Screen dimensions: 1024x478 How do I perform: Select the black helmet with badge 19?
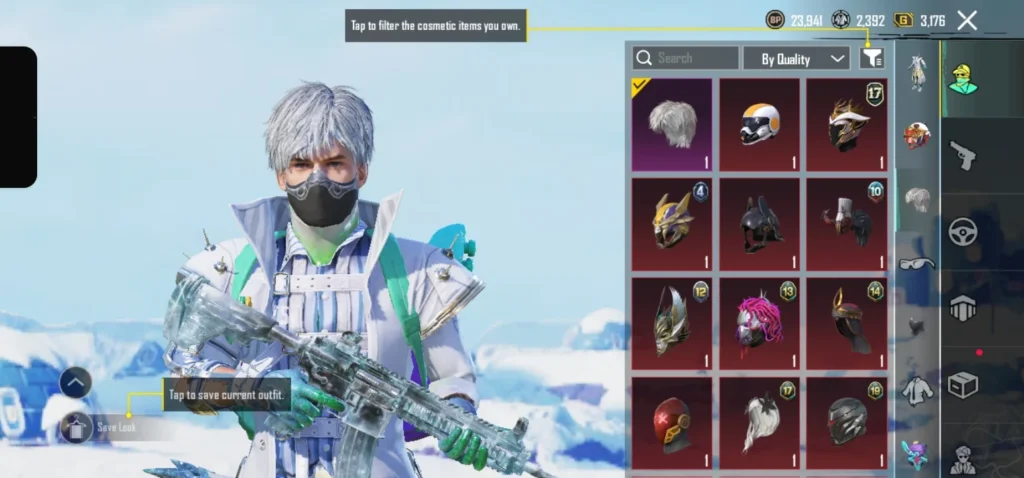click(x=847, y=422)
